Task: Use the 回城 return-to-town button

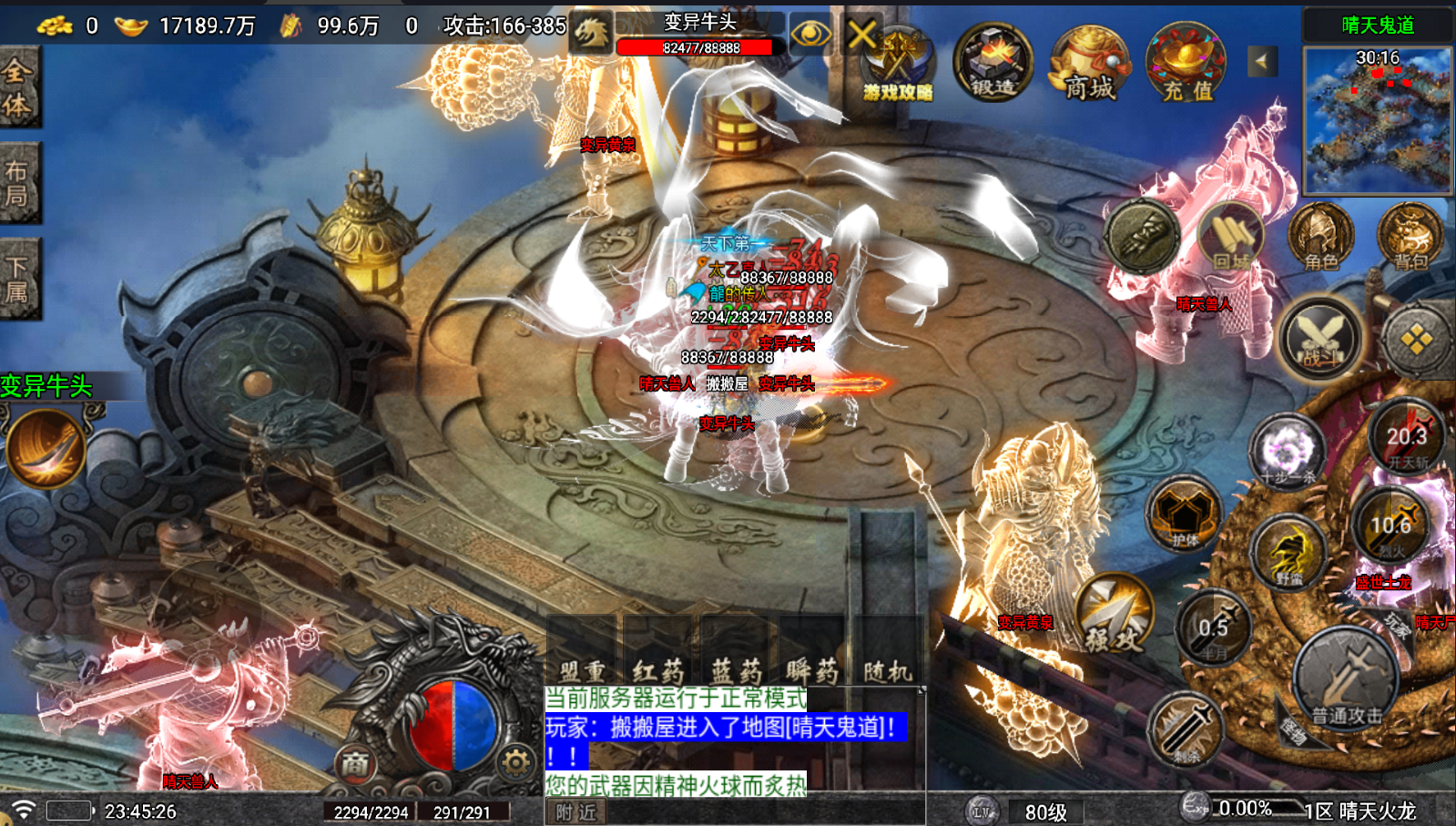Action: [x=1230, y=237]
